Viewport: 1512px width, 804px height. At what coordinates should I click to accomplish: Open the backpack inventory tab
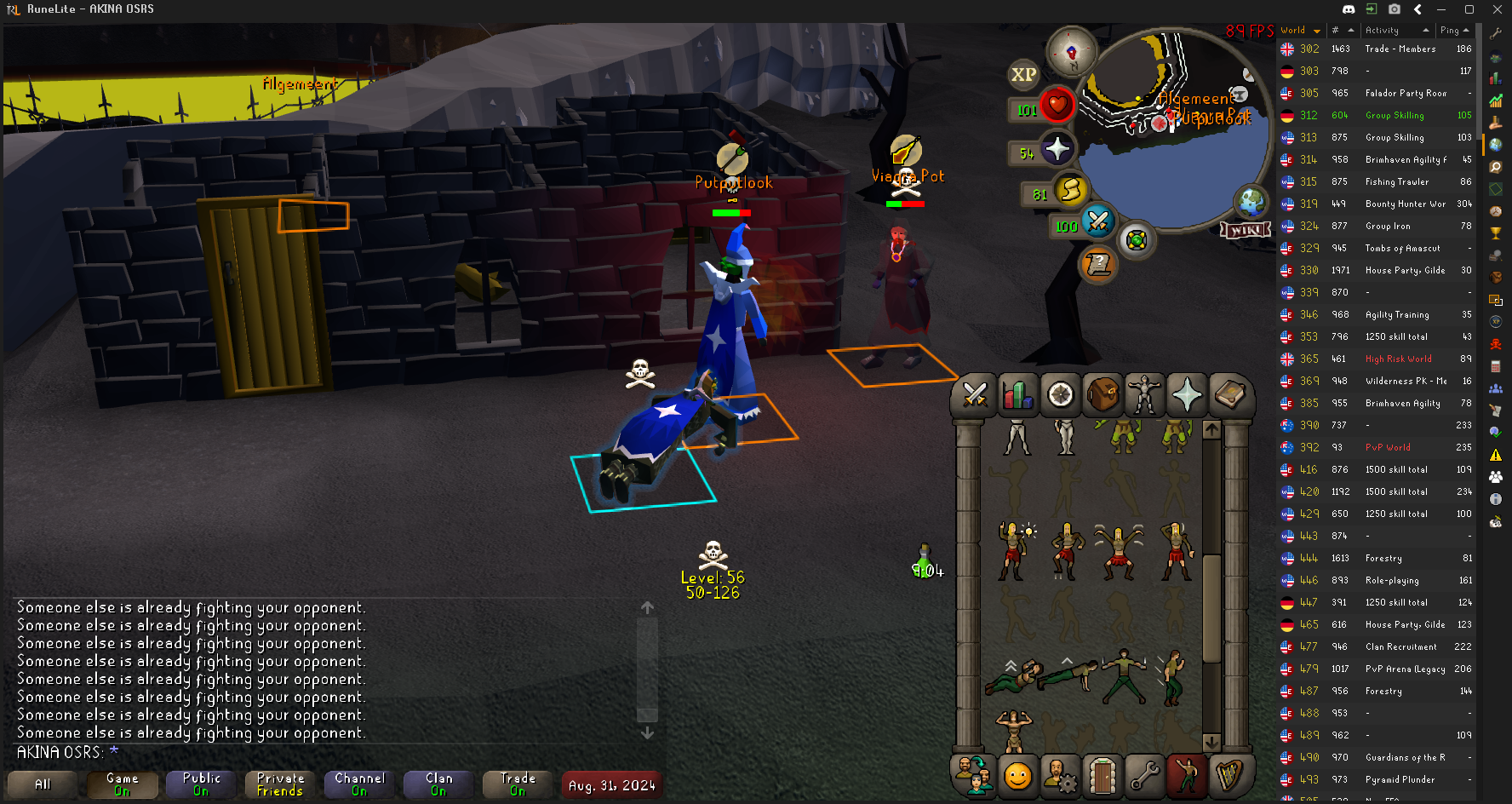coord(1102,394)
